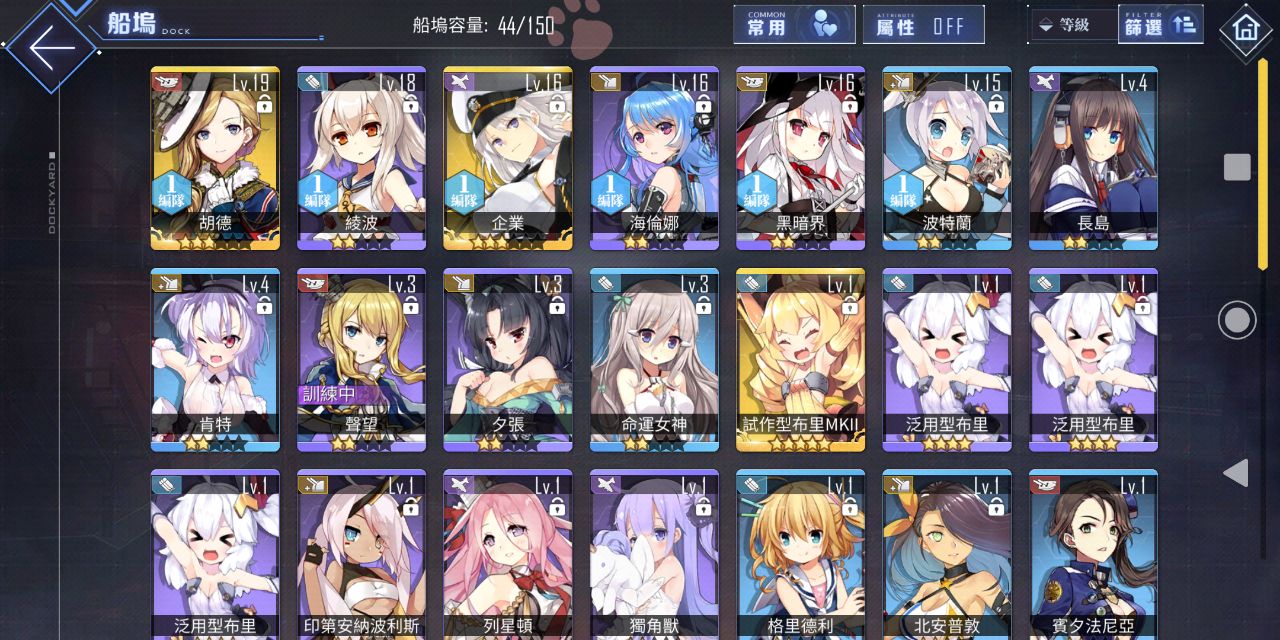
Task: Choose the 長島 ship card
Action: (1093, 158)
